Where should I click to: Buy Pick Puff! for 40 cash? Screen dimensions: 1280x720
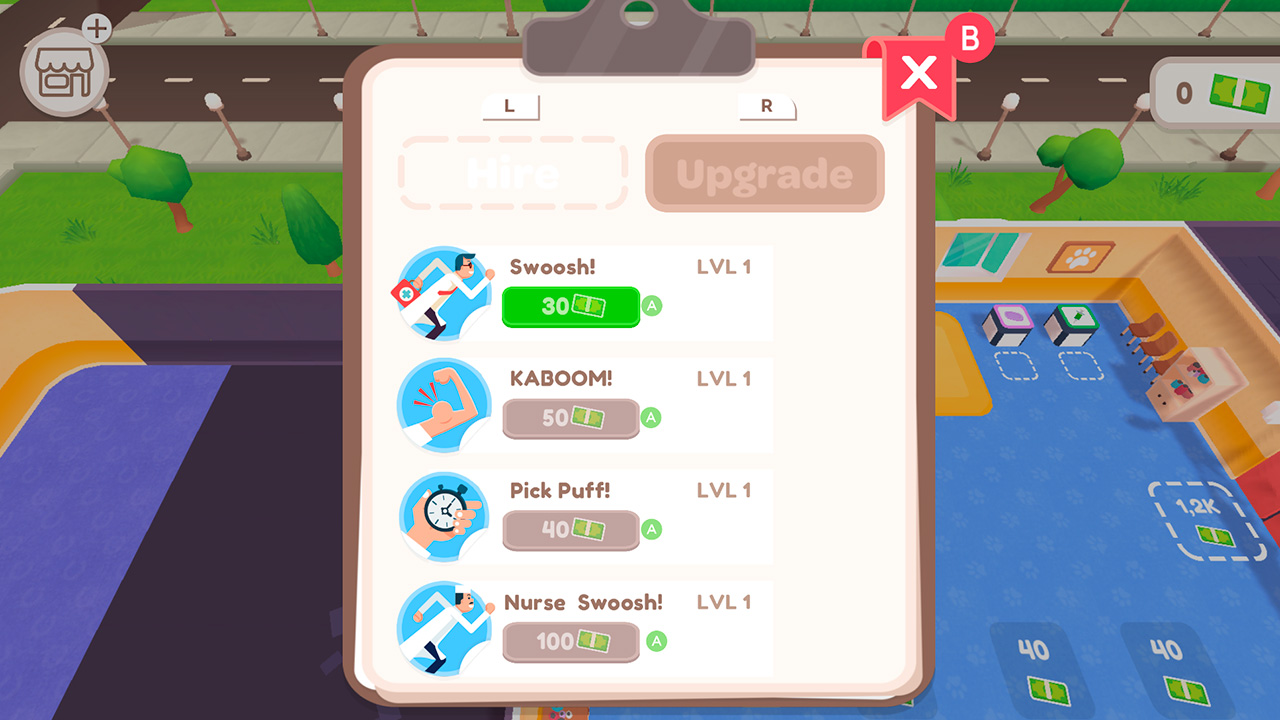coord(570,531)
